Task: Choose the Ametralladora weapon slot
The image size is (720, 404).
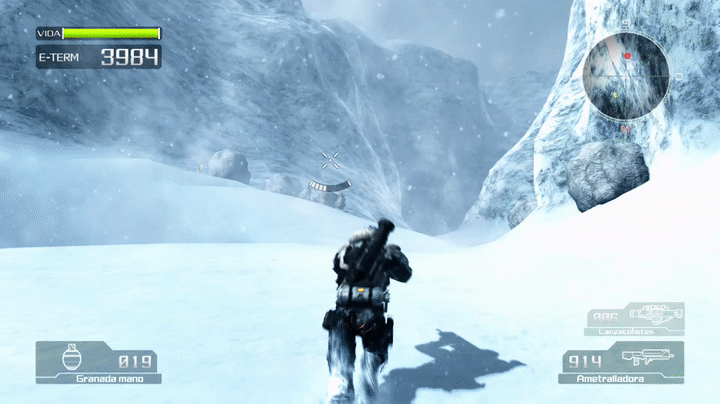Action: point(623,362)
